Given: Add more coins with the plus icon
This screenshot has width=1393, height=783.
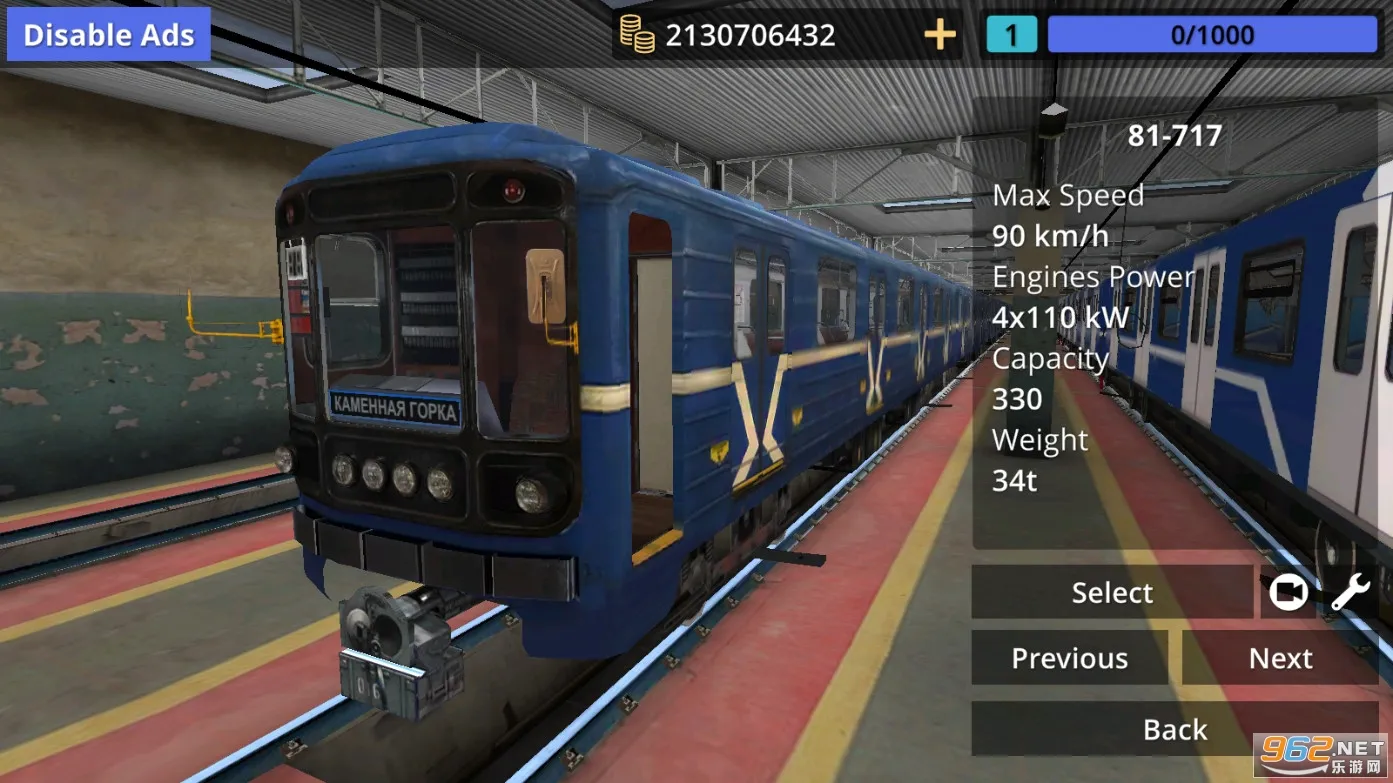Looking at the screenshot, I should (x=939, y=36).
